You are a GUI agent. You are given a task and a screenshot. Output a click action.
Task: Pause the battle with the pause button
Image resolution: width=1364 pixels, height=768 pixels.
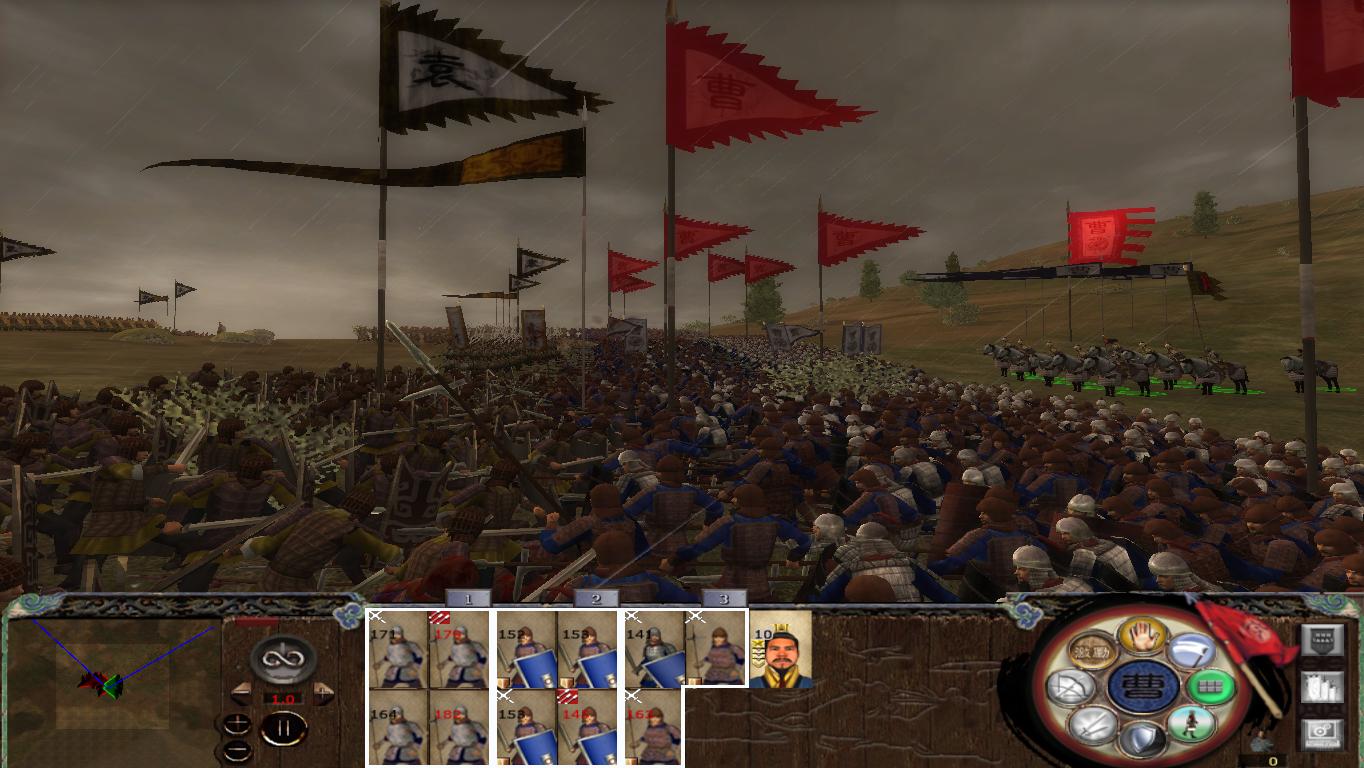[283, 727]
